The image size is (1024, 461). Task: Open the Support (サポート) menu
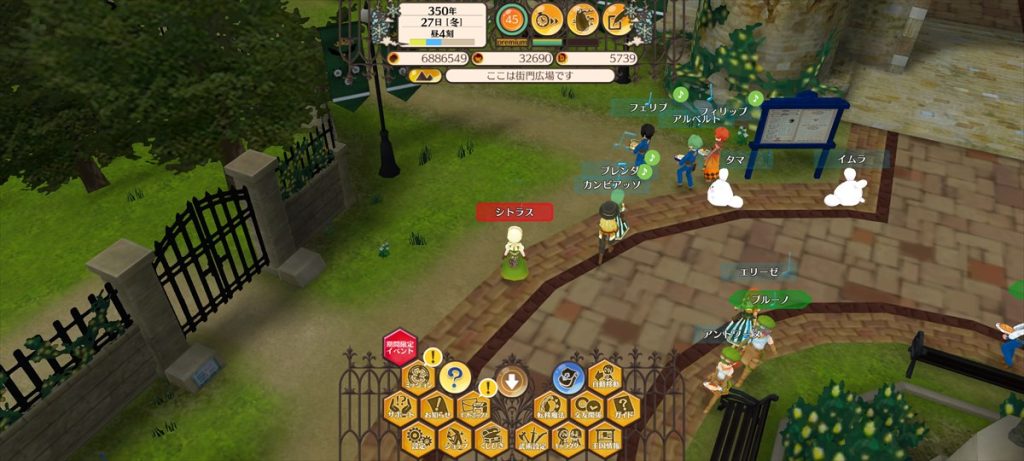[400, 407]
